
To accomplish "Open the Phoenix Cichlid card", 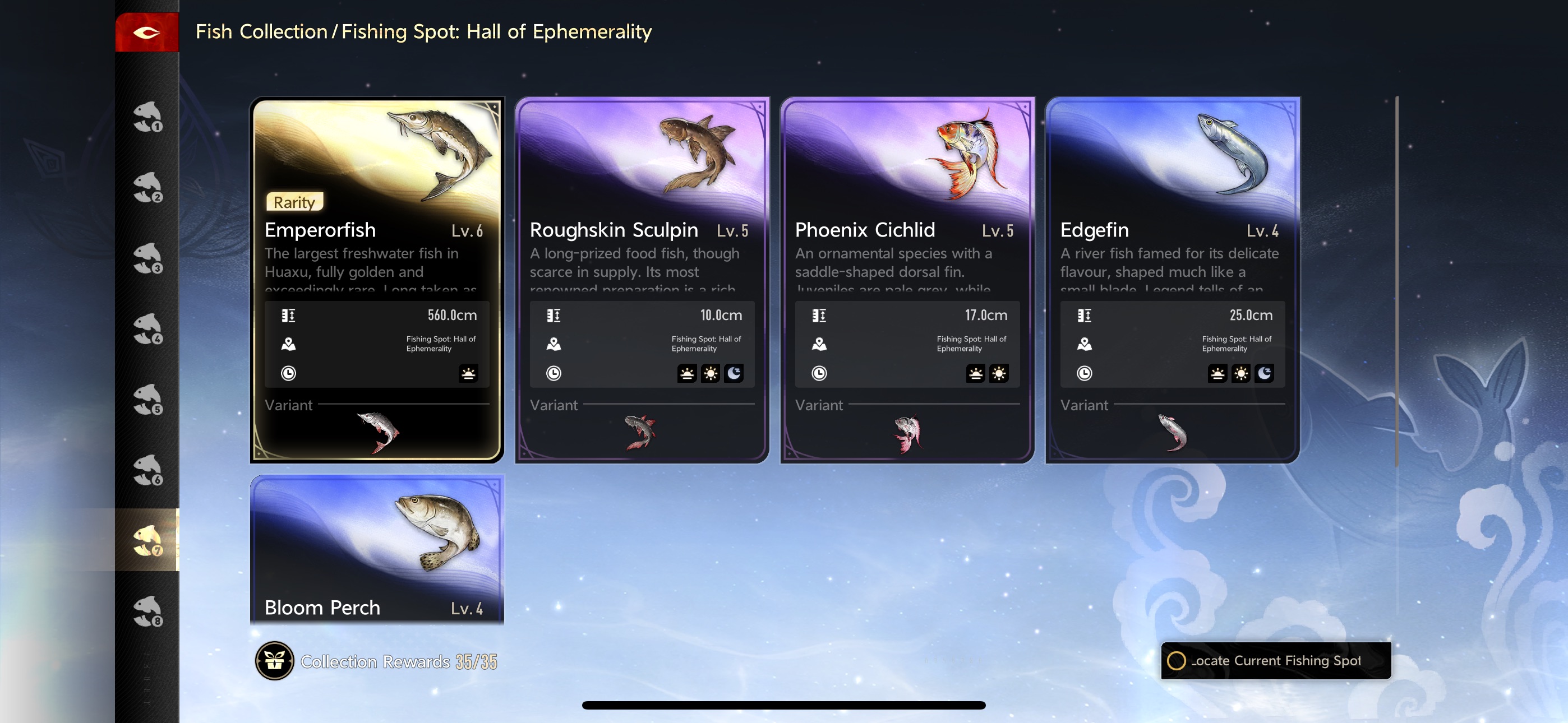I will [907, 243].
